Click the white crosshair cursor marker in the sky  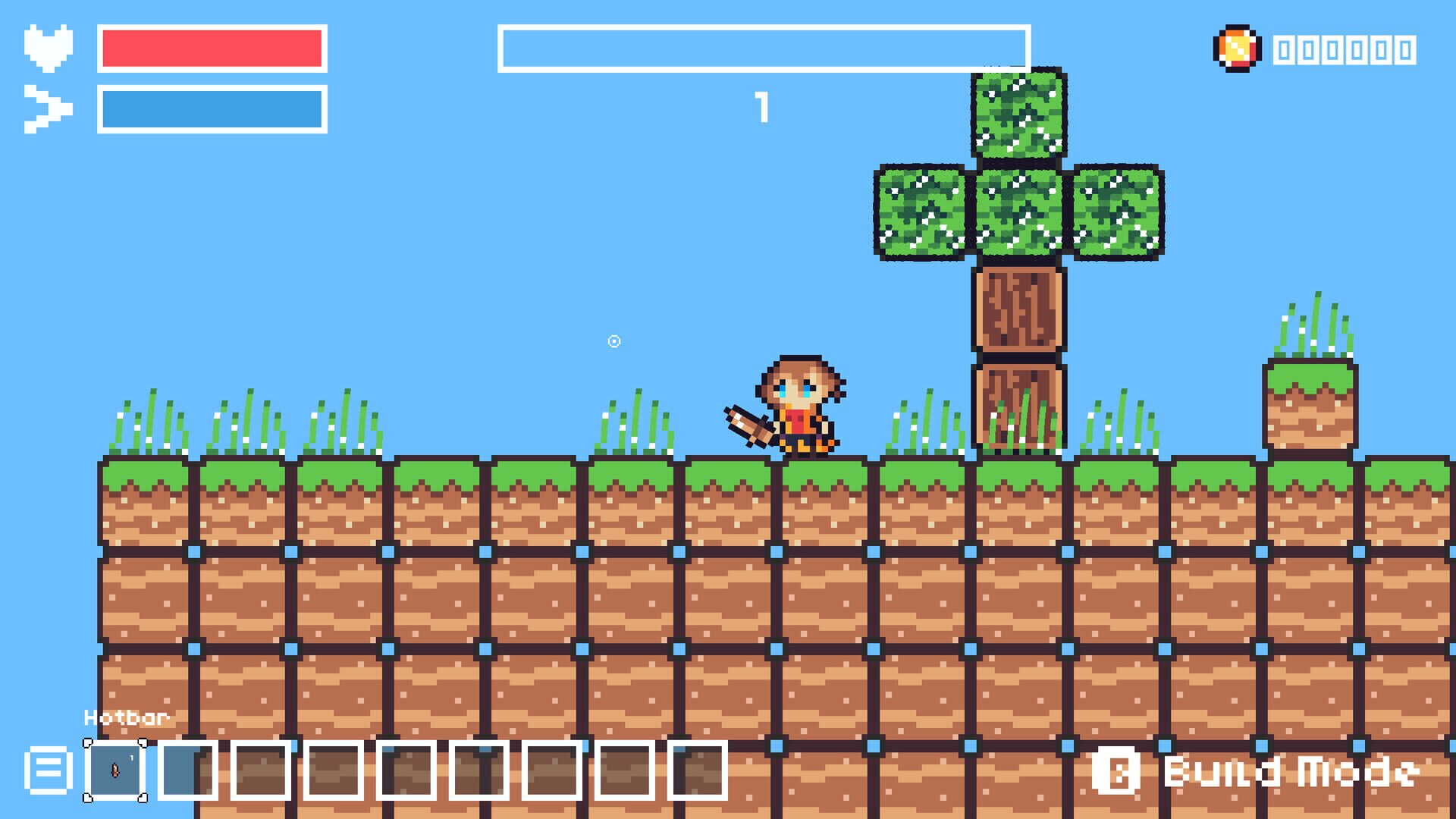[x=614, y=342]
